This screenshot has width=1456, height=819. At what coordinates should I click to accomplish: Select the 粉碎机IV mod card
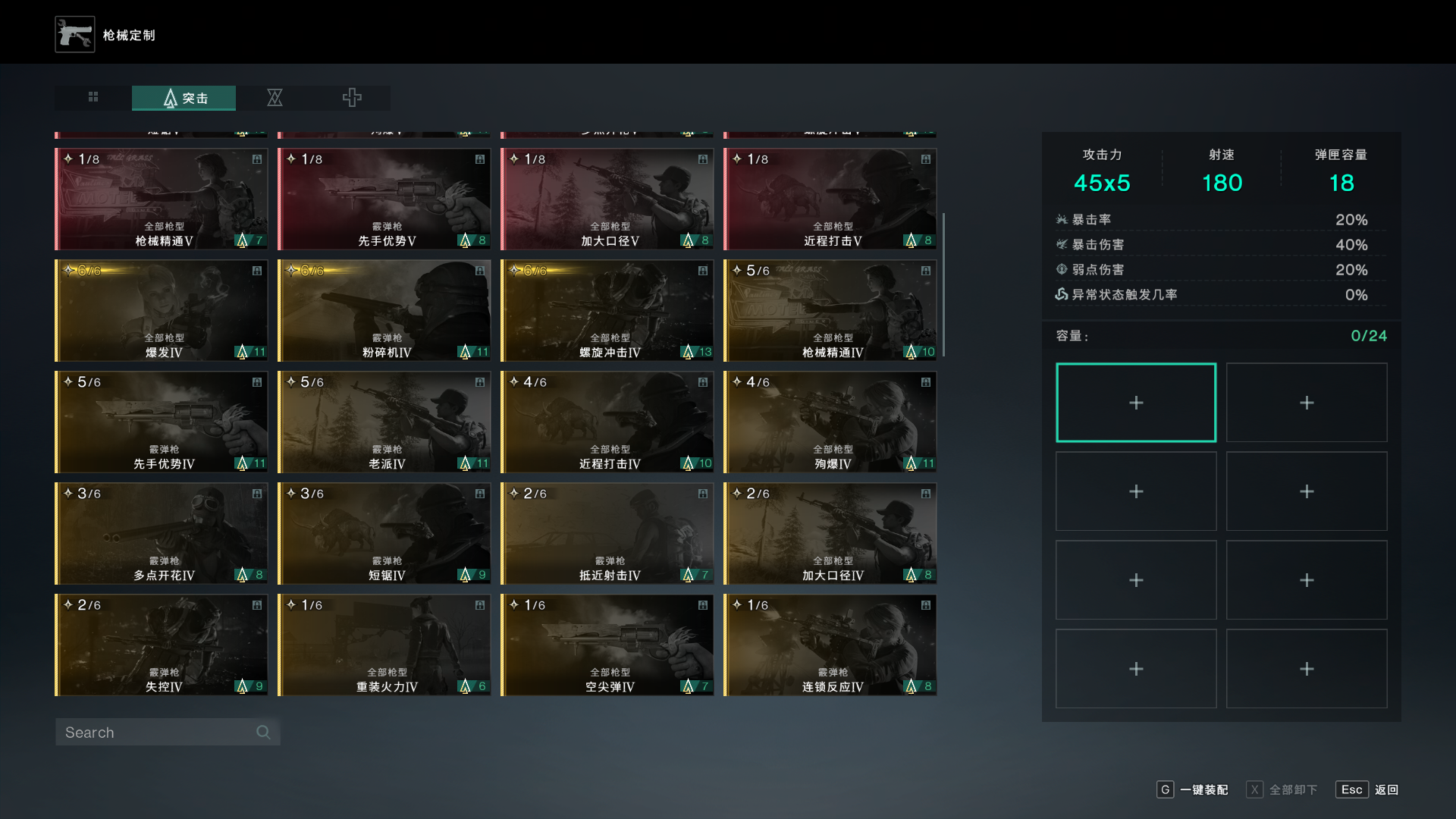pyautogui.click(x=384, y=311)
